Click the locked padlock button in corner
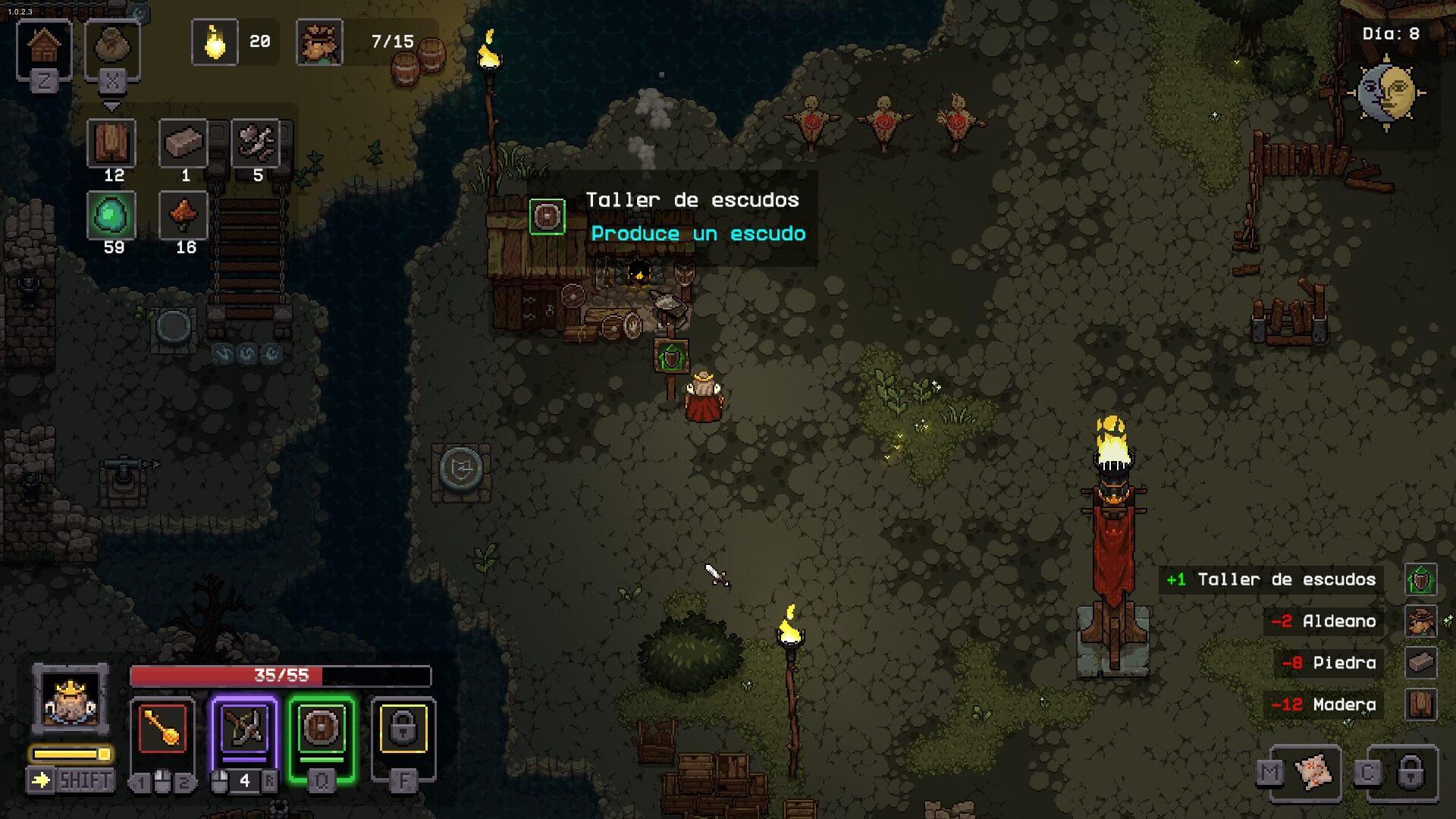This screenshot has width=1456, height=819. click(x=1410, y=772)
